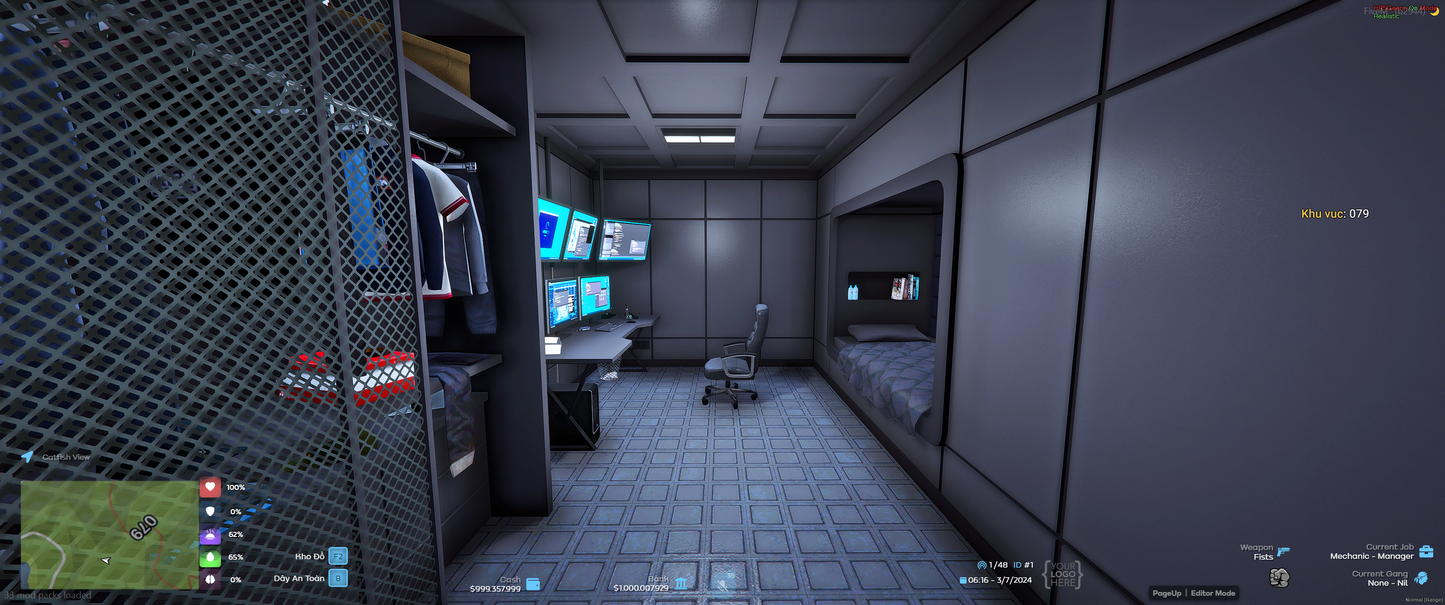Select the Fists weapon icon
The height and width of the screenshot is (605, 1445).
1279,577
